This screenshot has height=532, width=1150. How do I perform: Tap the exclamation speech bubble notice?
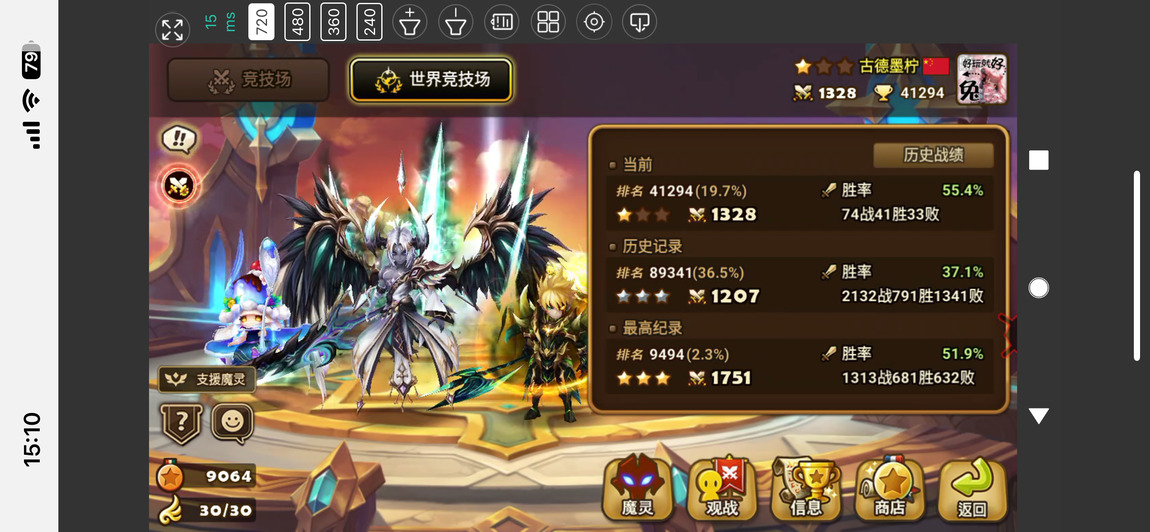(178, 139)
